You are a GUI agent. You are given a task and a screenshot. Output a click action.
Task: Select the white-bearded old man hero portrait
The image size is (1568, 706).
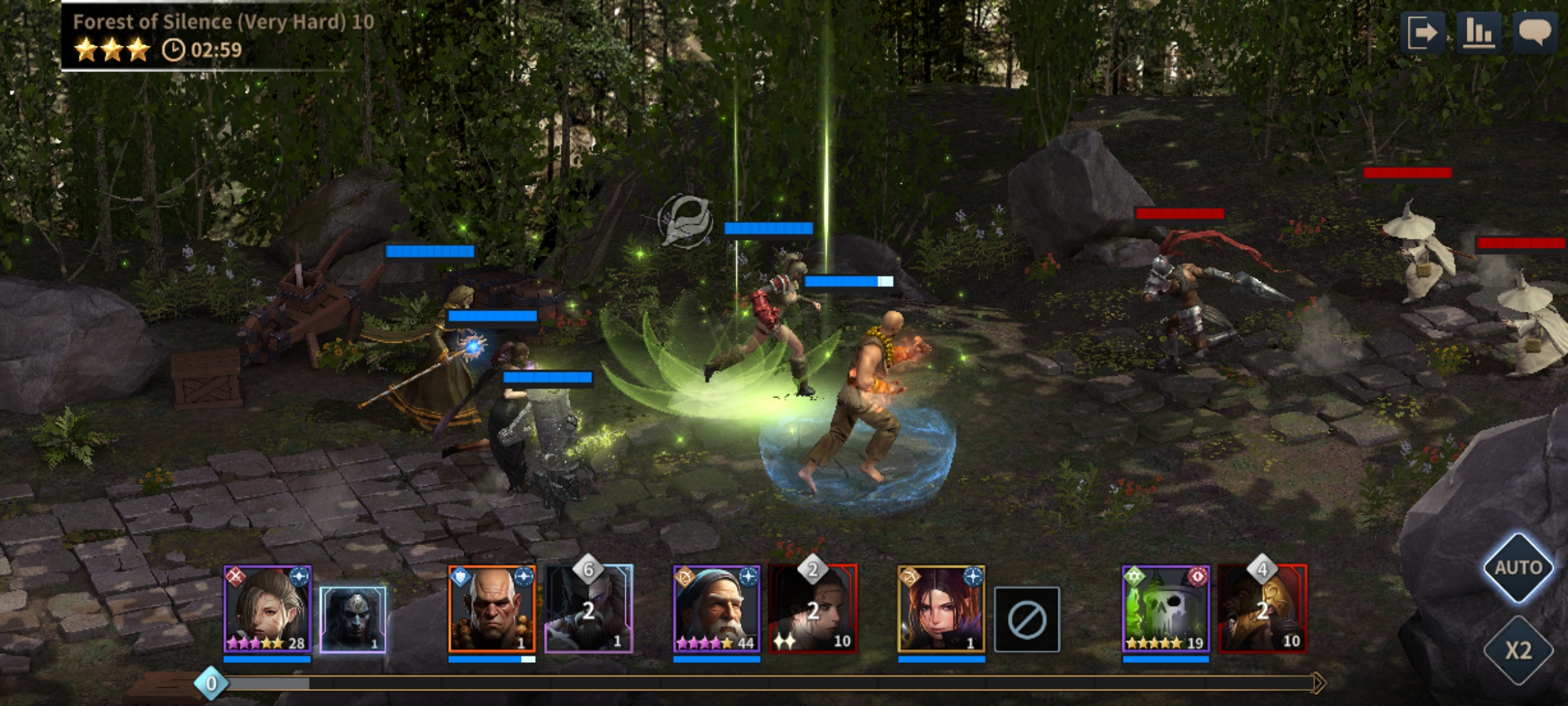point(717,609)
